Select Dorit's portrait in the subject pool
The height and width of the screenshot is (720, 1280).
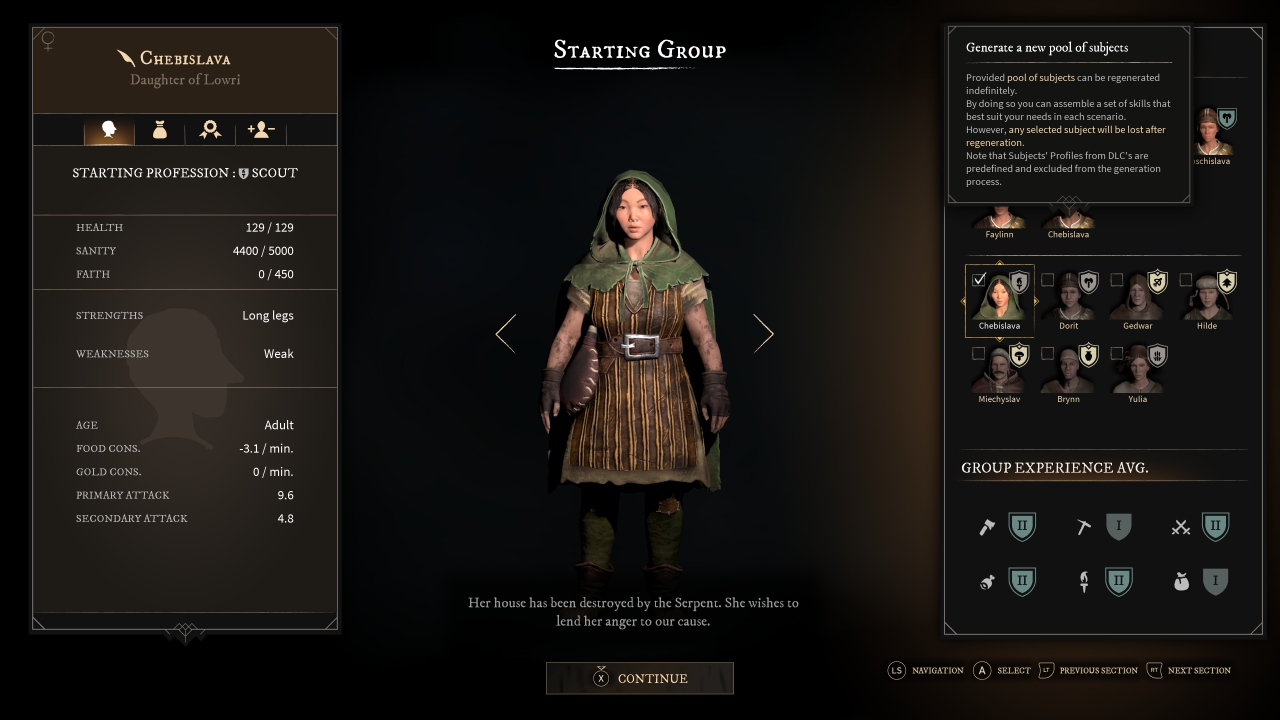click(1069, 301)
